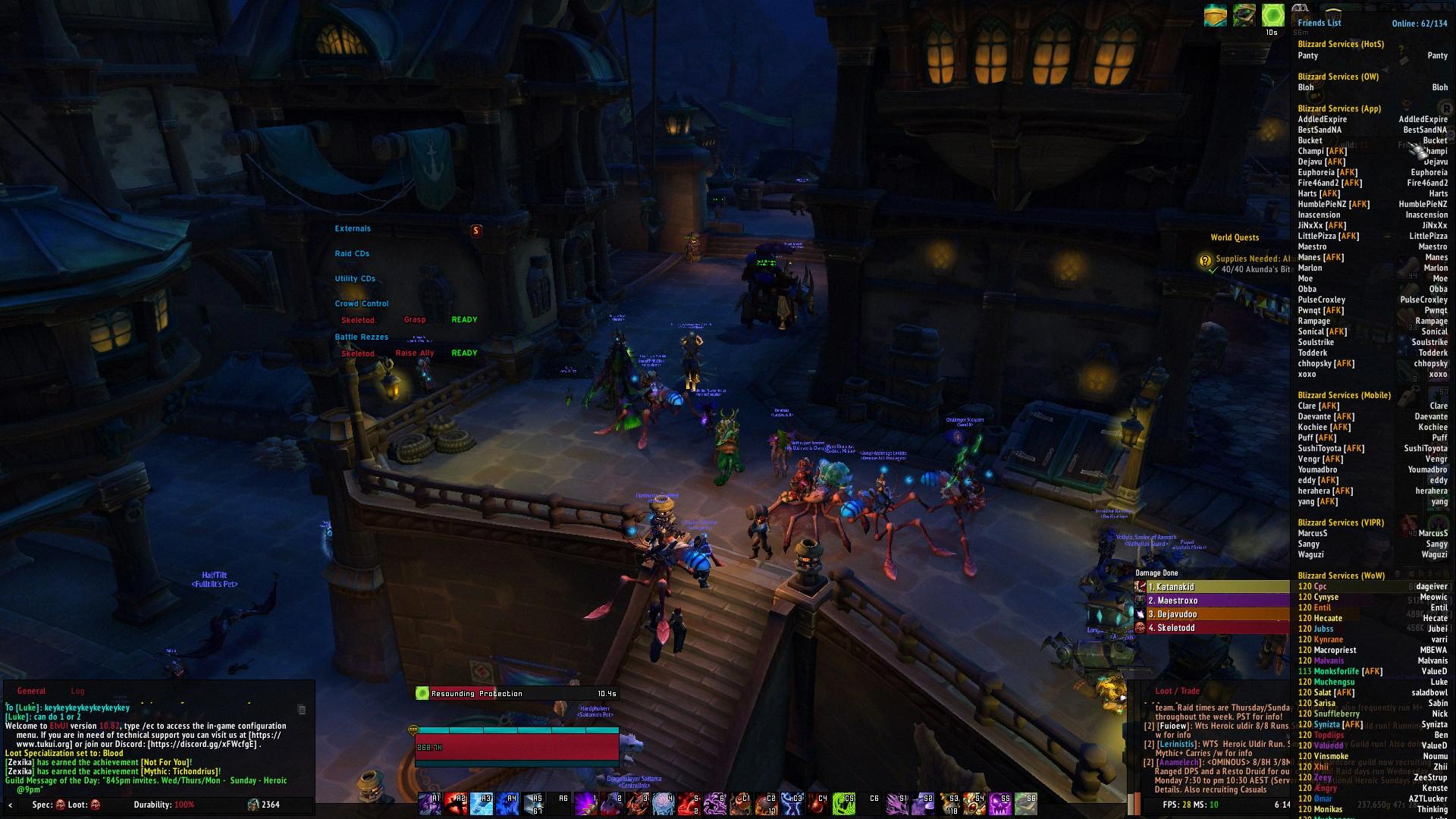The height and width of the screenshot is (819, 1456).
Task: Click the copy chat icon in the chat frame
Action: tap(302, 710)
